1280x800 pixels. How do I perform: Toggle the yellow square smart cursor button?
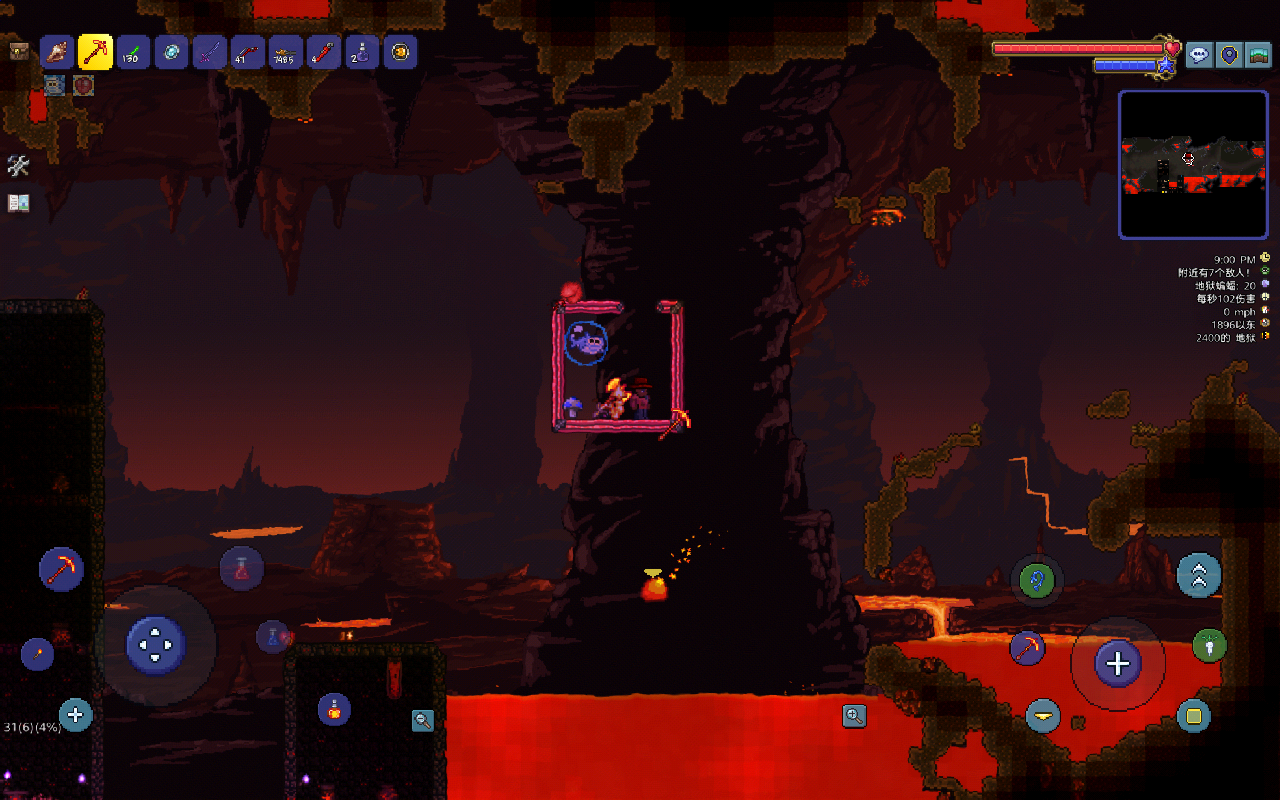tap(1193, 715)
